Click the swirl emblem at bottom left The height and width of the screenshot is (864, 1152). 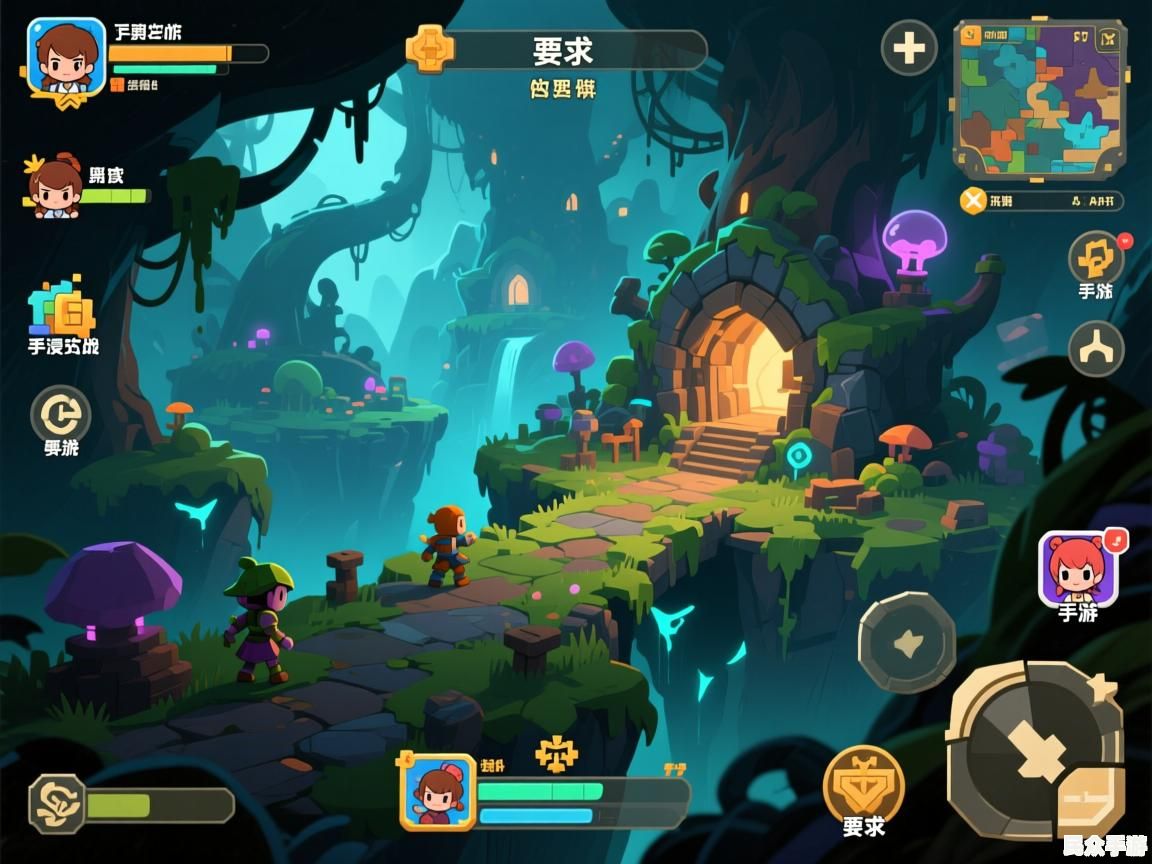[56, 804]
